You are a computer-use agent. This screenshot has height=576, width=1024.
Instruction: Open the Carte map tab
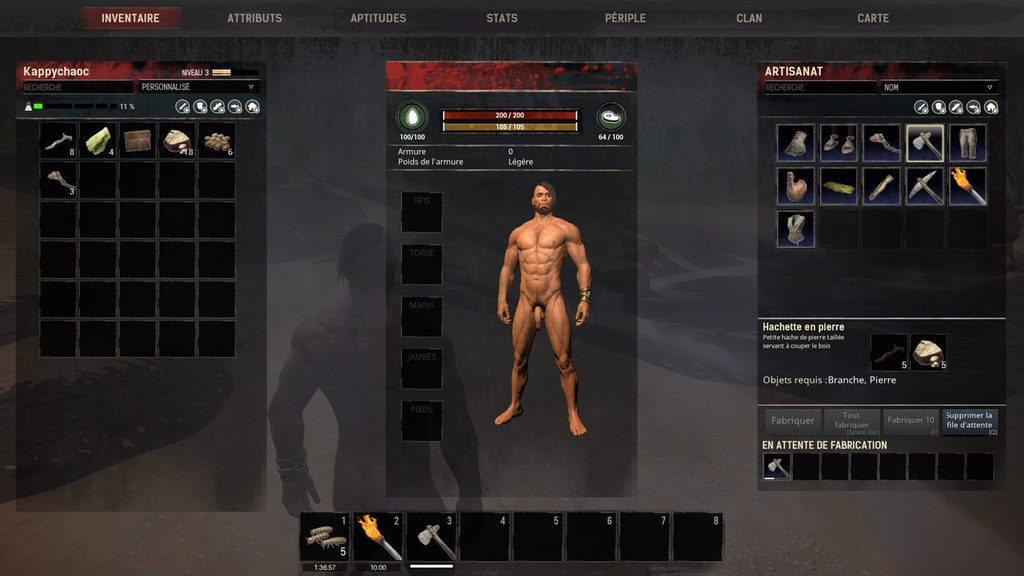tap(873, 18)
